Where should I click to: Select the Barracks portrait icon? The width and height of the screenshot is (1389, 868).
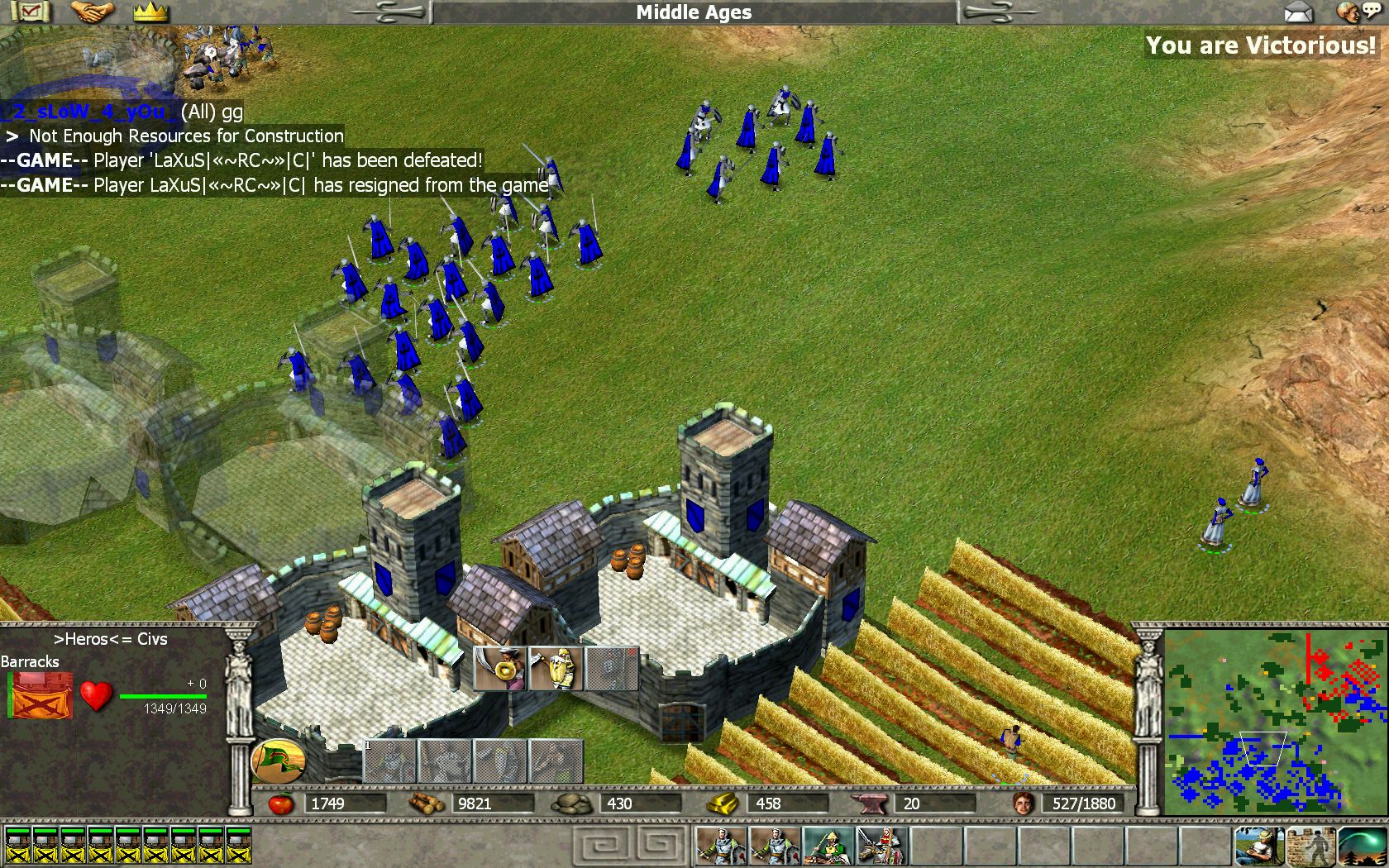tap(41, 695)
